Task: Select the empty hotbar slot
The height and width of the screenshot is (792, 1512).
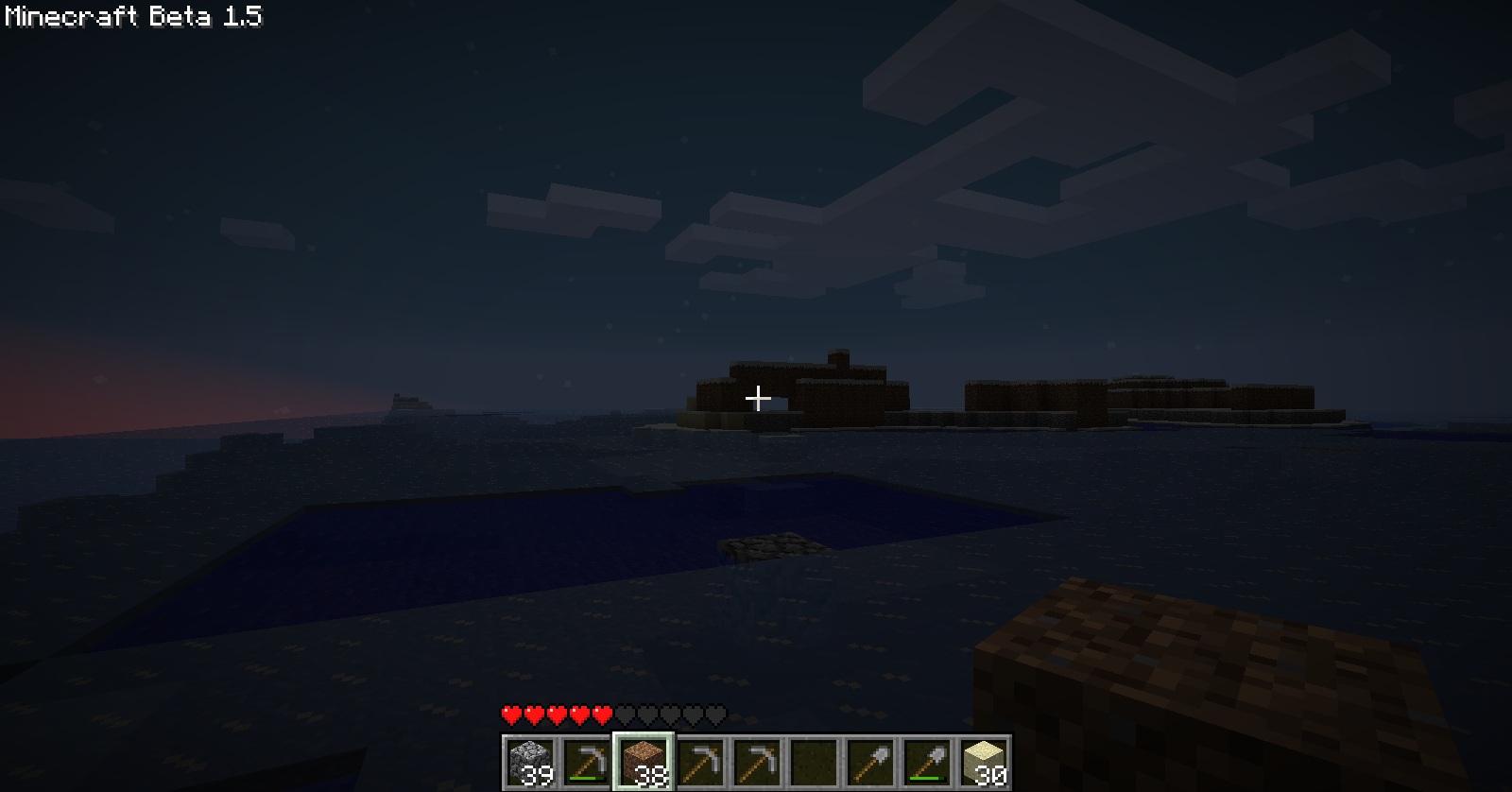Action: (813, 762)
